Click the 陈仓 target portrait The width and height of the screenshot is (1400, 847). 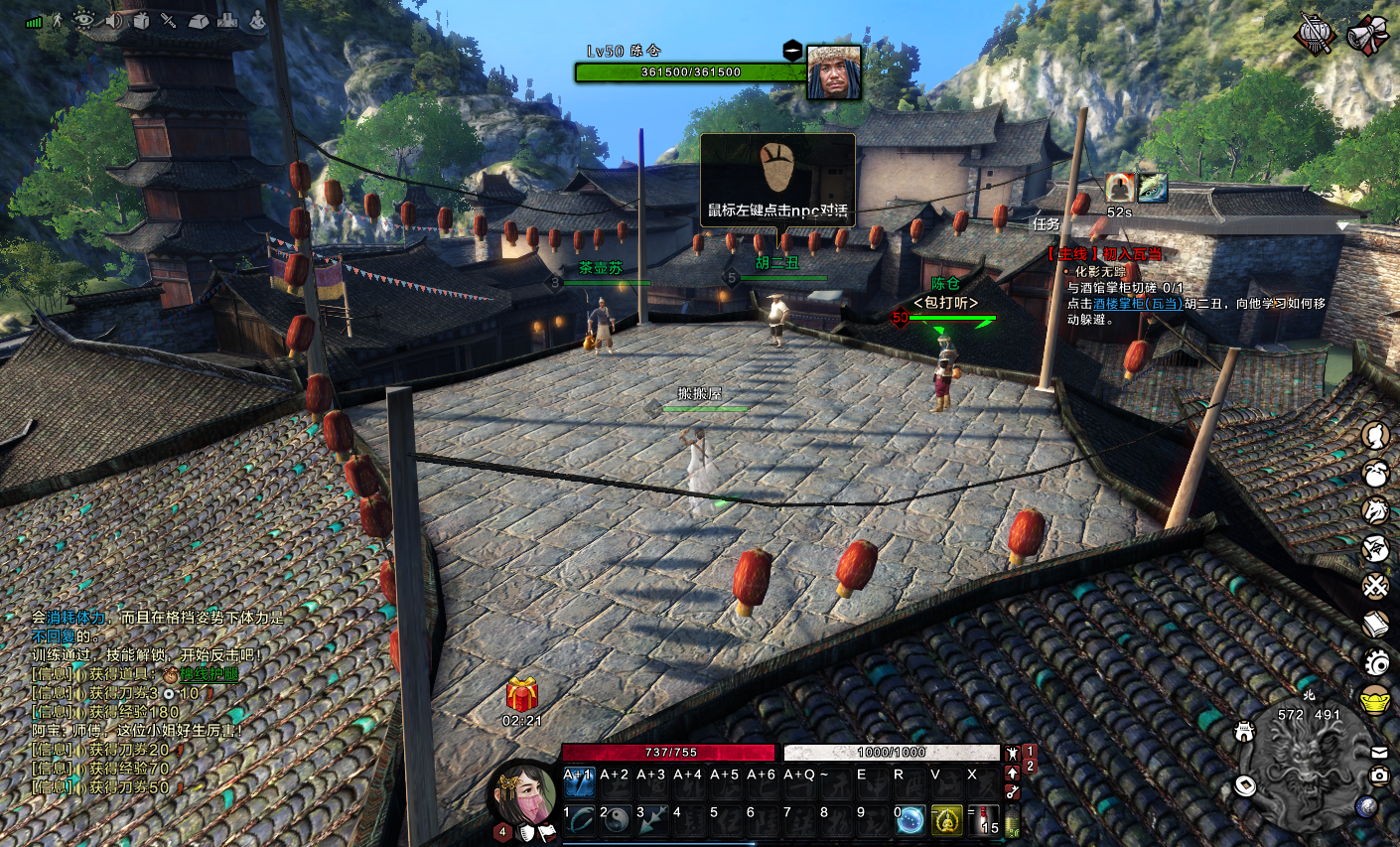click(833, 71)
